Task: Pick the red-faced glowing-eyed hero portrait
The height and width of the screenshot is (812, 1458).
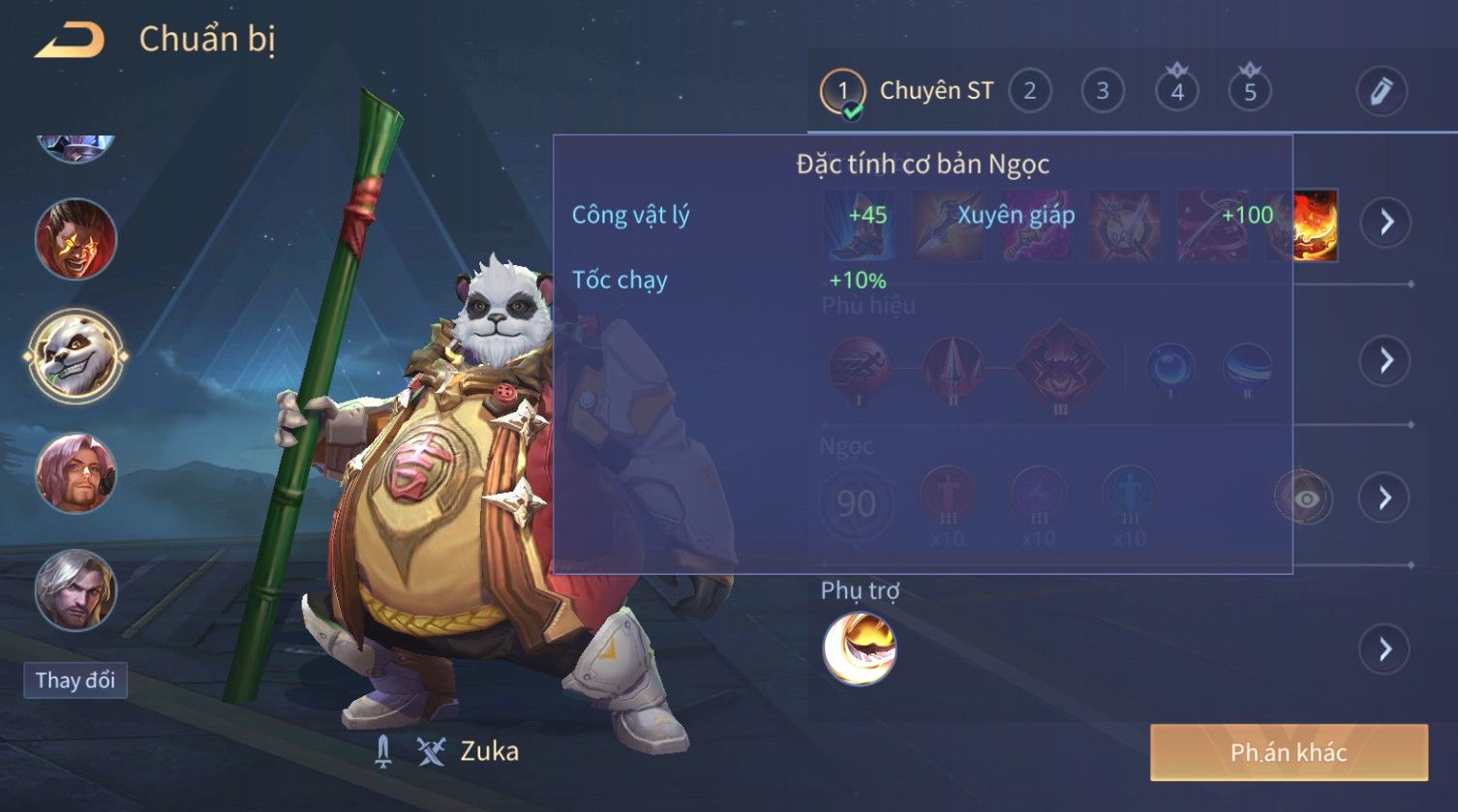Action: 76,238
